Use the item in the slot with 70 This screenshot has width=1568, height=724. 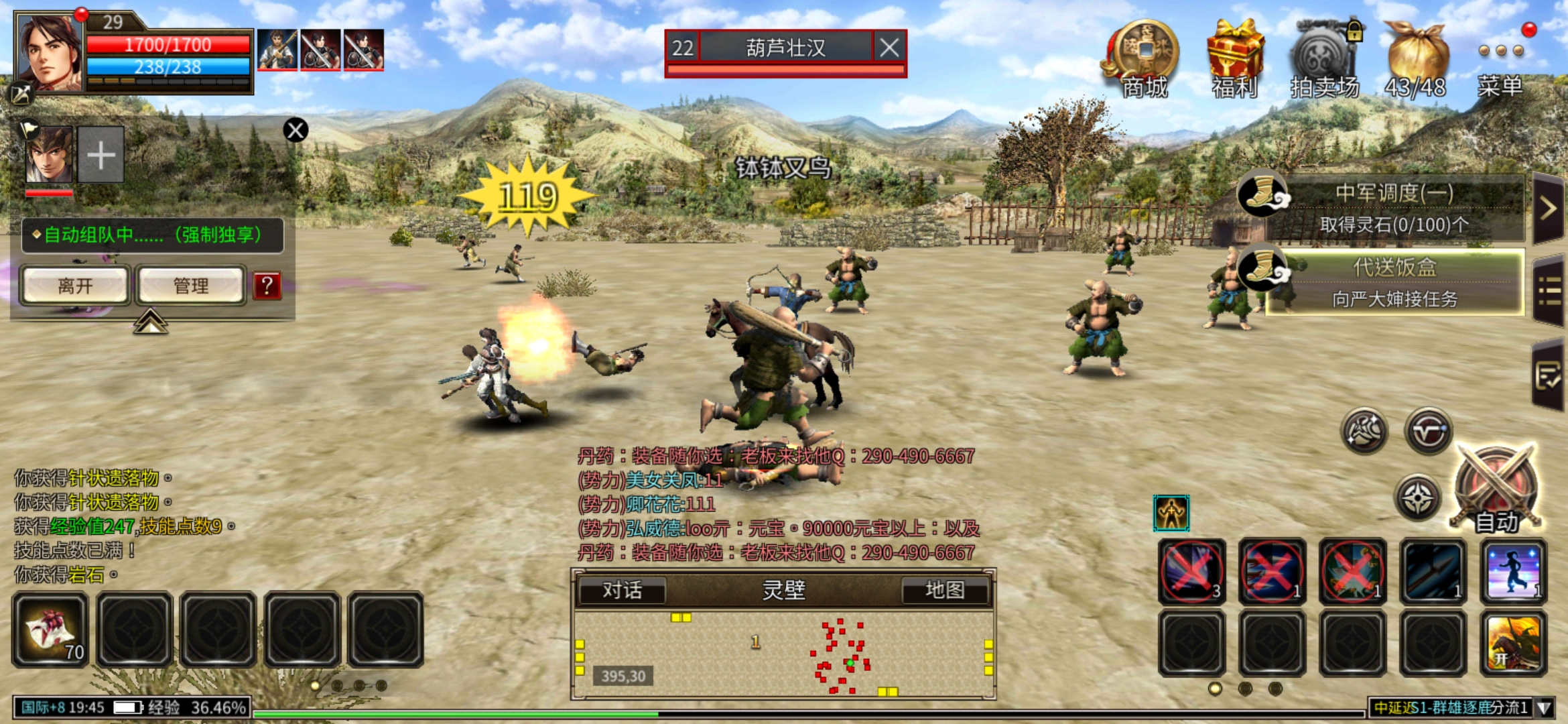(x=51, y=630)
